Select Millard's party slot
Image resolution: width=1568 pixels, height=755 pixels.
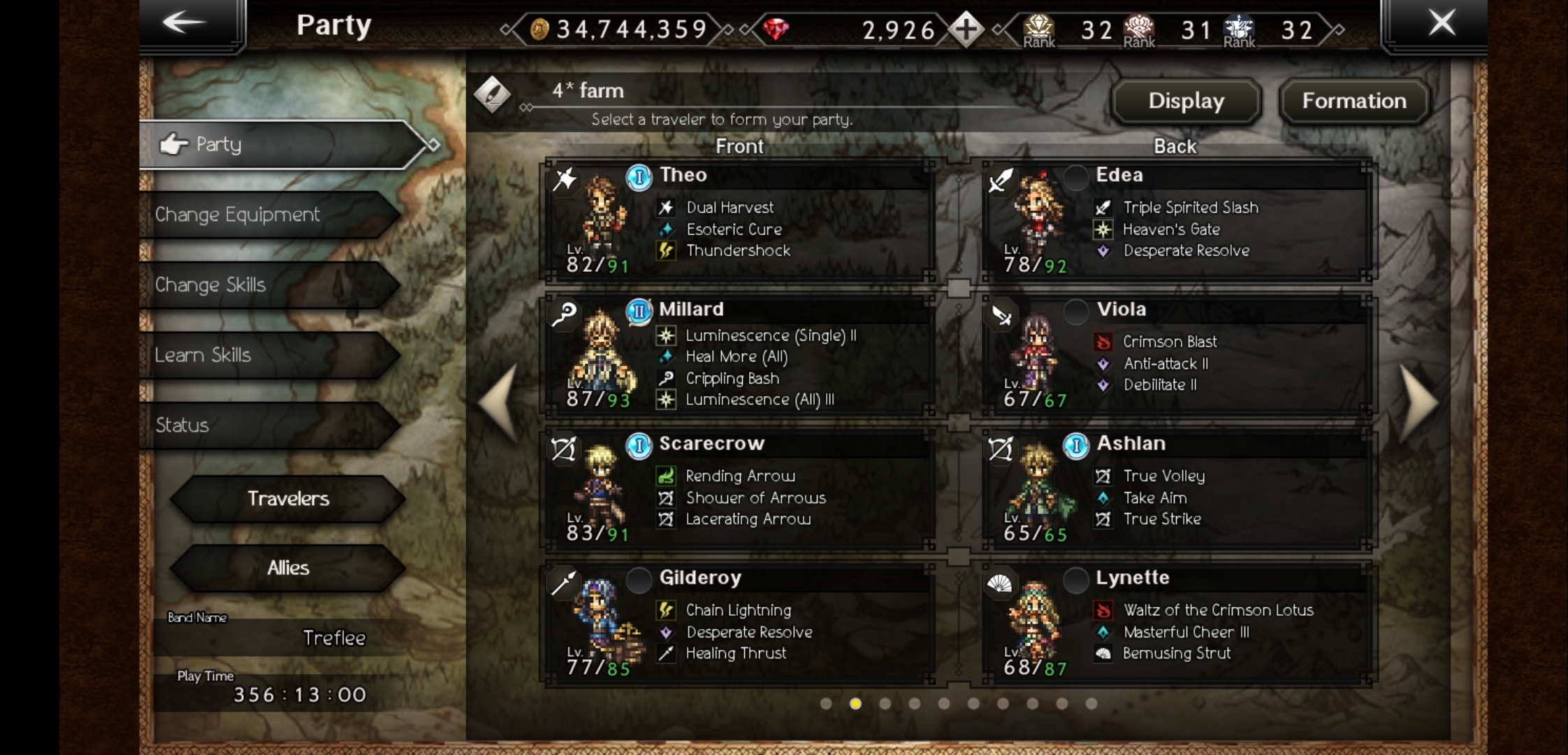tap(739, 355)
